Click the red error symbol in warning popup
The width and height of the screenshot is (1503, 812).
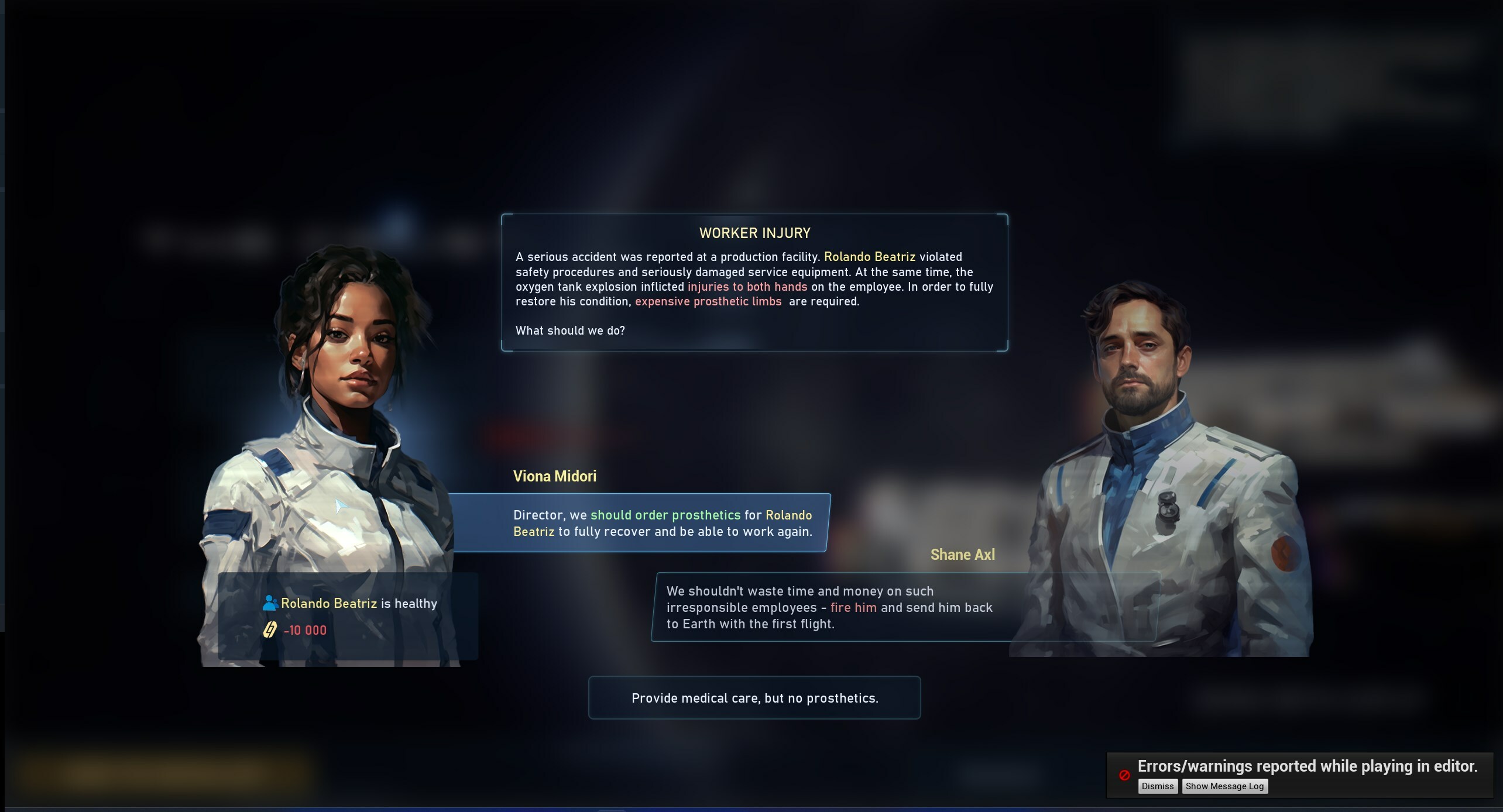[x=1124, y=775]
